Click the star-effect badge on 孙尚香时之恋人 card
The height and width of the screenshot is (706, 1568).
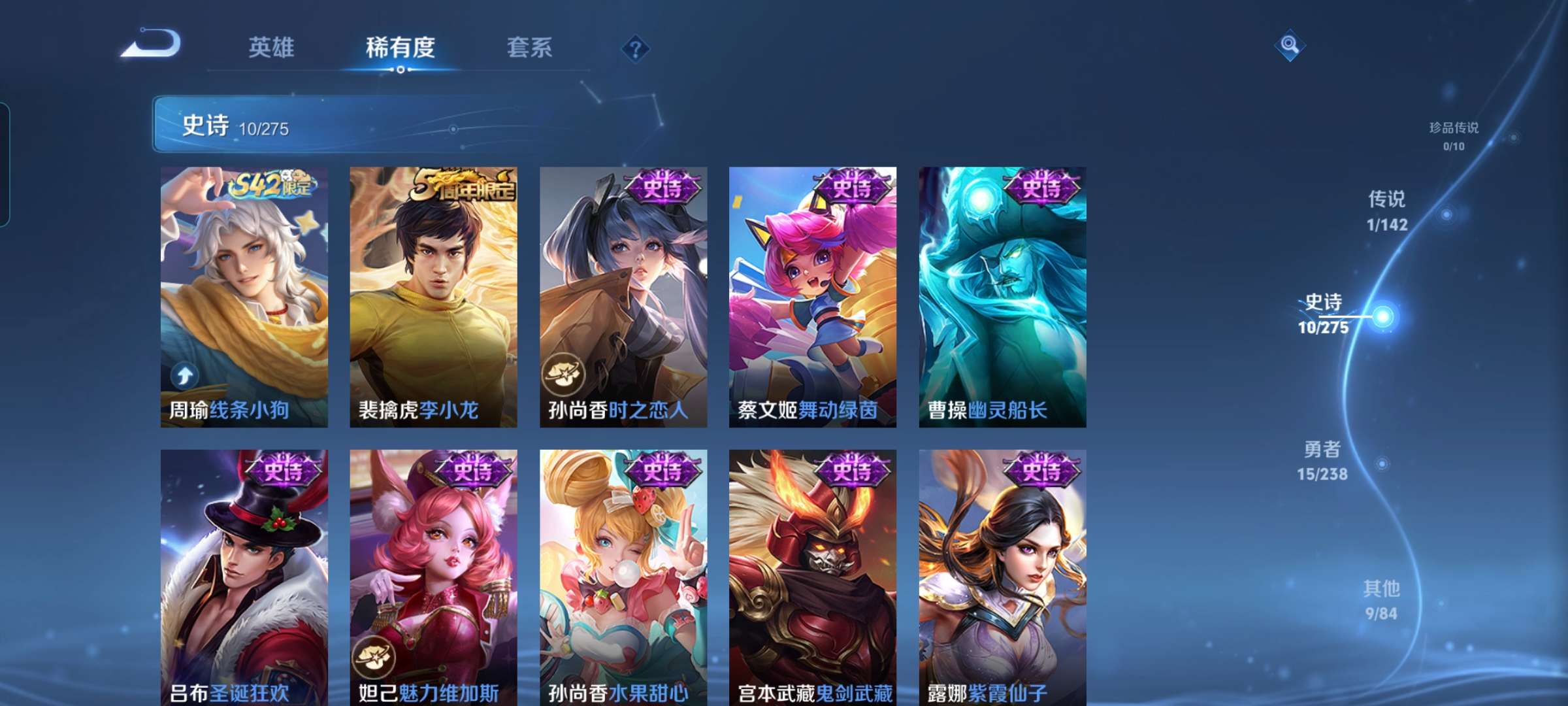[566, 373]
